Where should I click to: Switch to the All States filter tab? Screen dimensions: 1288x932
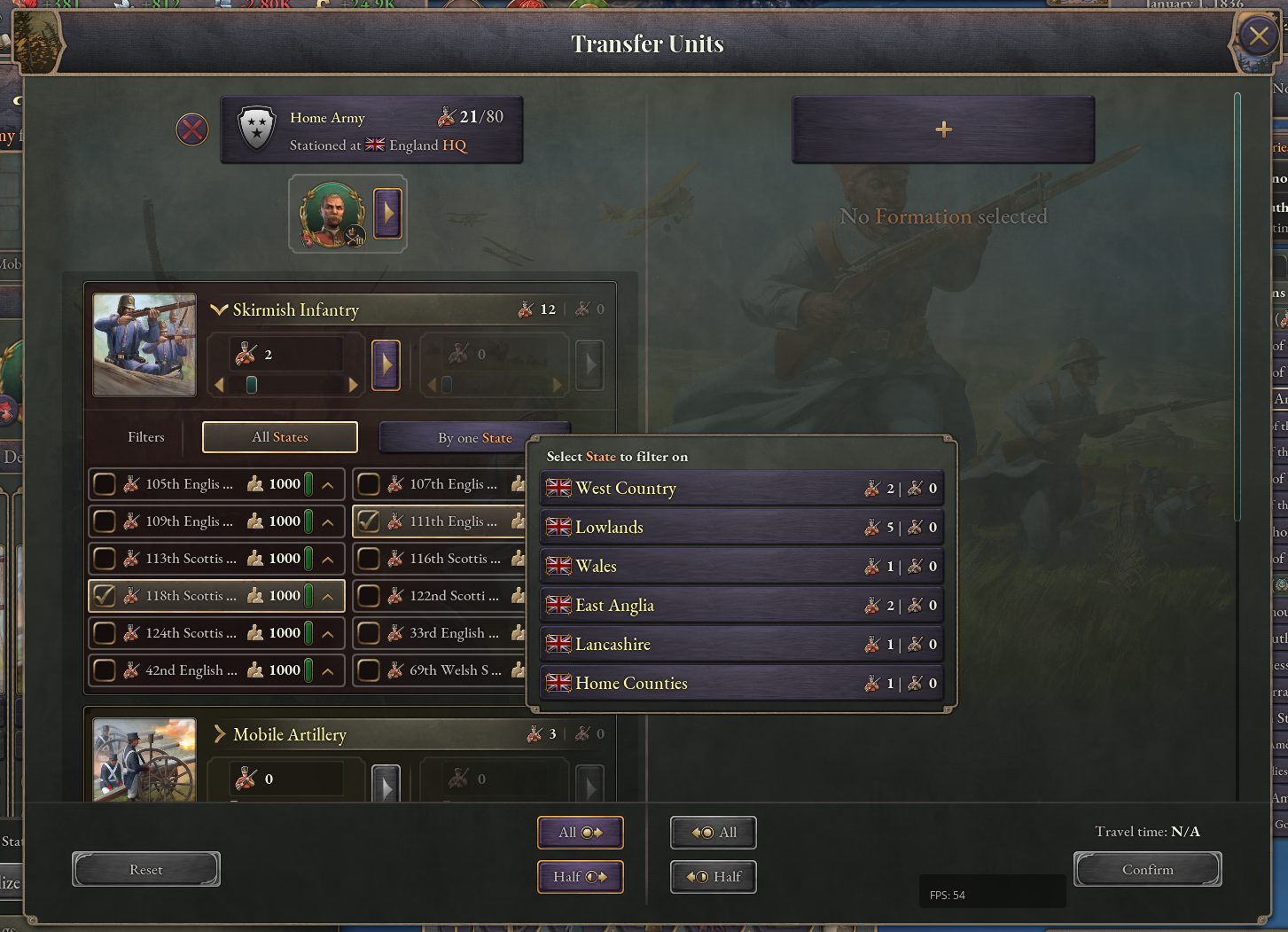(279, 436)
